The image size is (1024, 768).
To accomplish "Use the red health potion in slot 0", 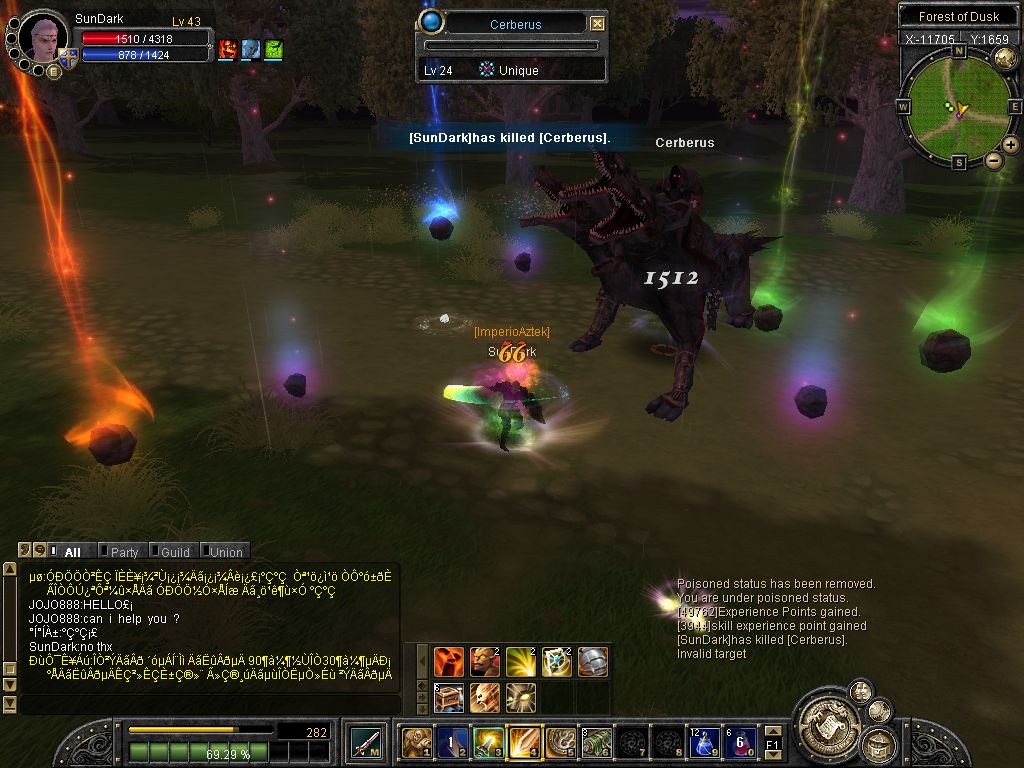I will (739, 743).
